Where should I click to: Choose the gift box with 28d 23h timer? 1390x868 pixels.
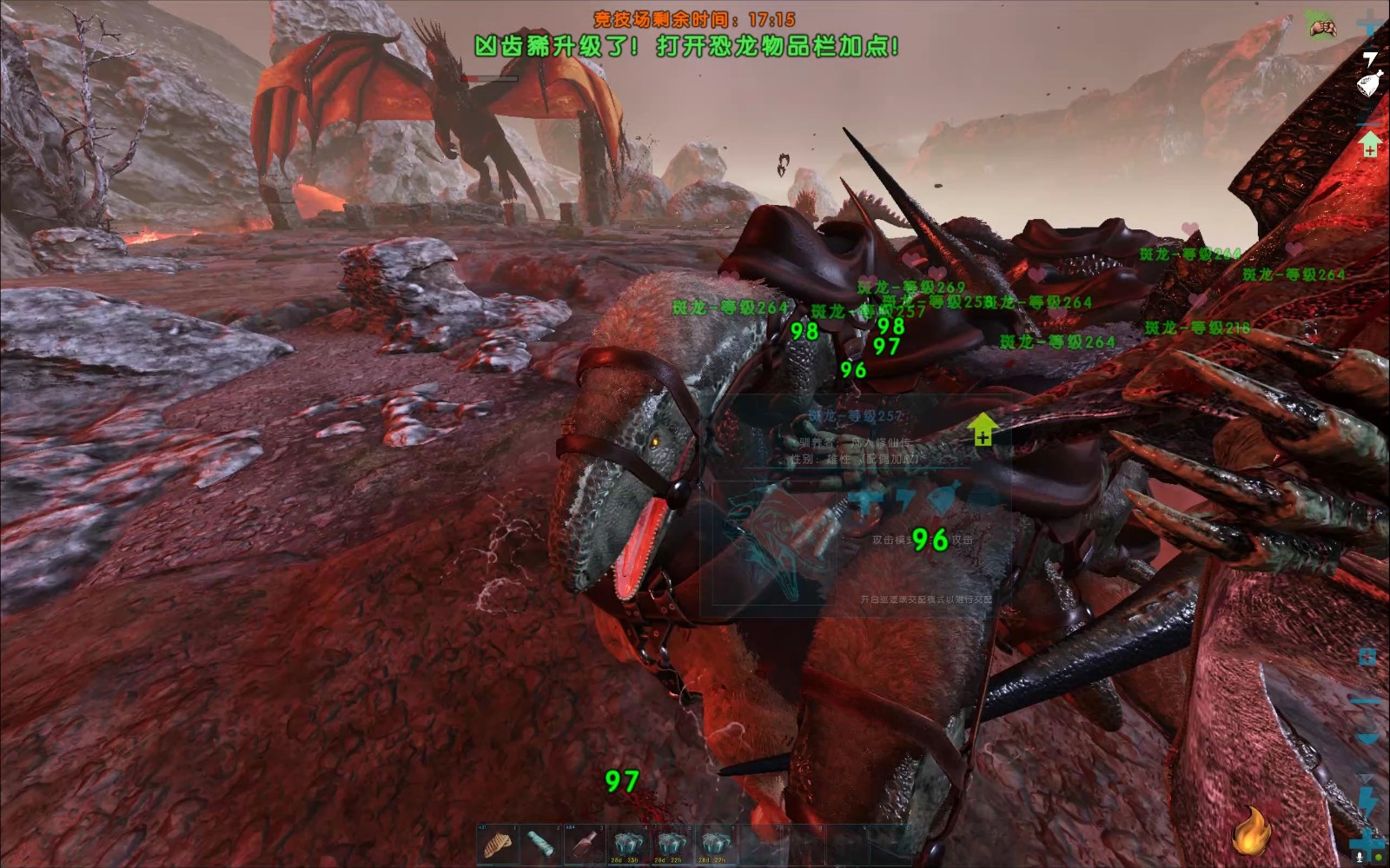[x=627, y=844]
